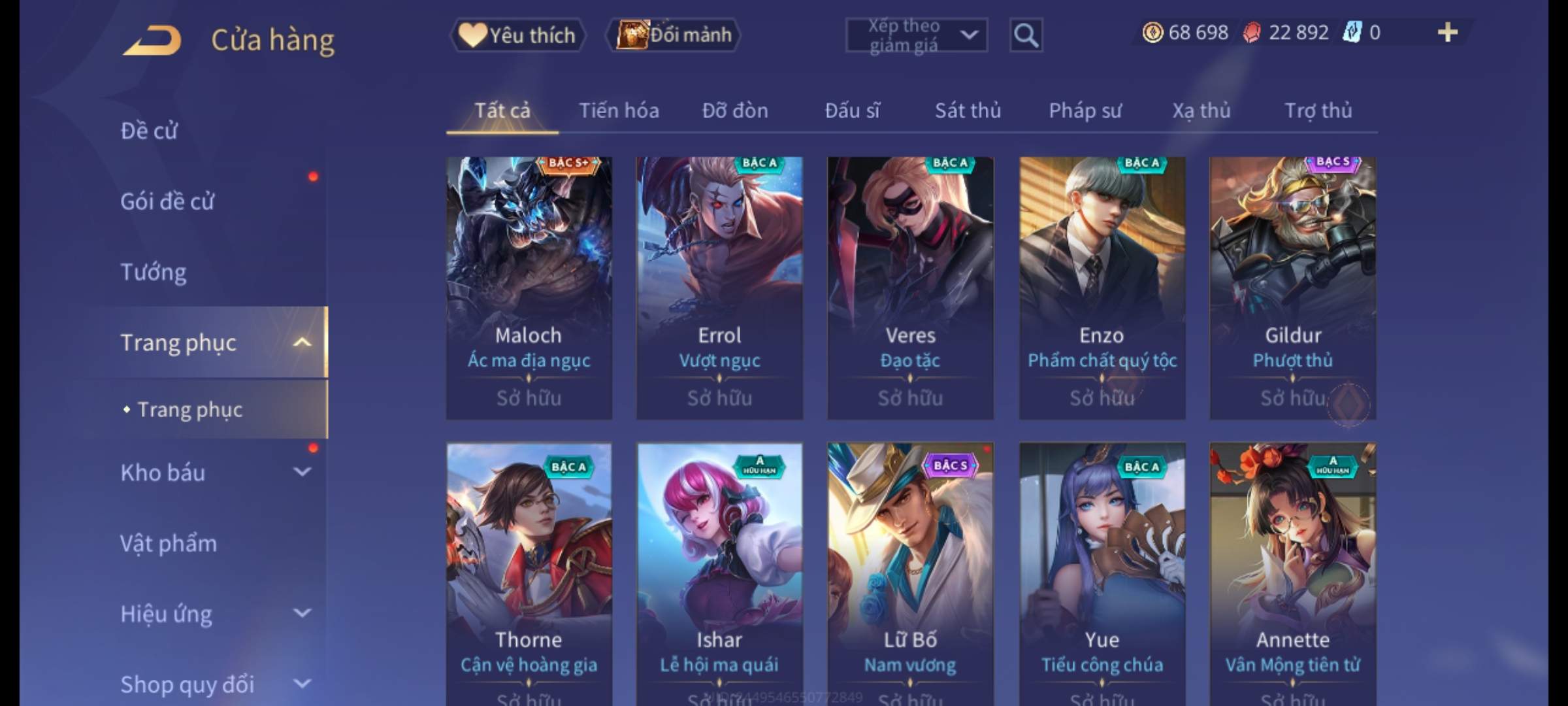Select the Maloch Ác ma địa ngục skin
1568x706 pixels.
(x=529, y=288)
